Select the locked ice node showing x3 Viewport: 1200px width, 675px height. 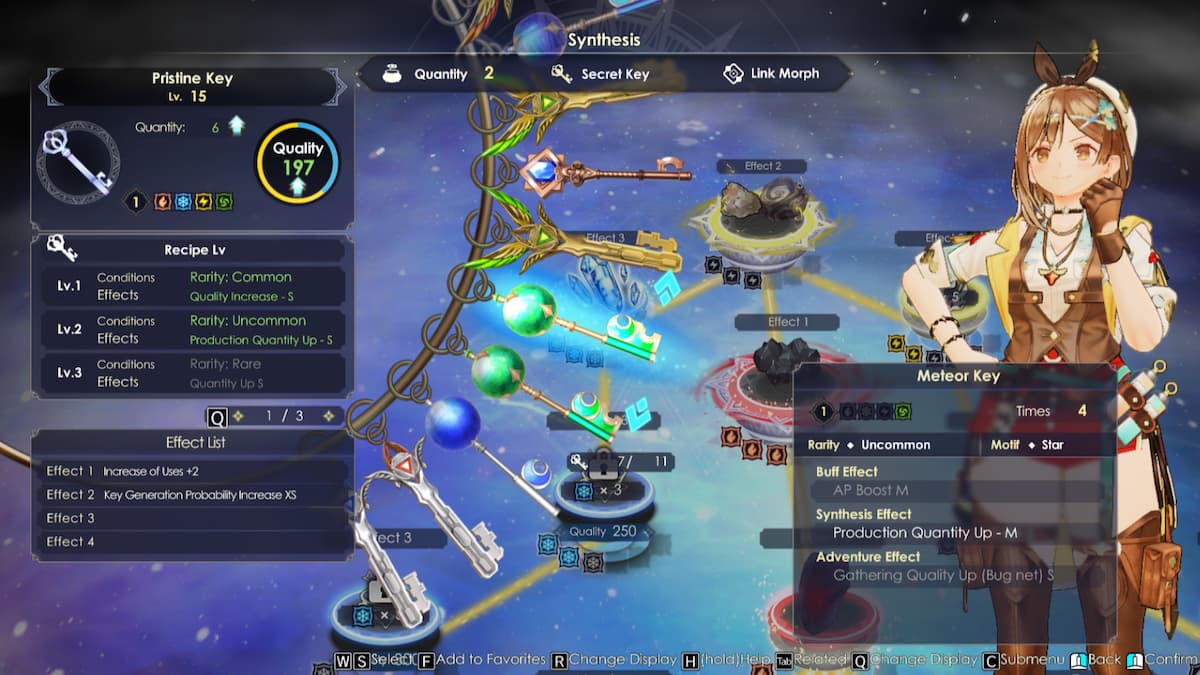click(598, 490)
